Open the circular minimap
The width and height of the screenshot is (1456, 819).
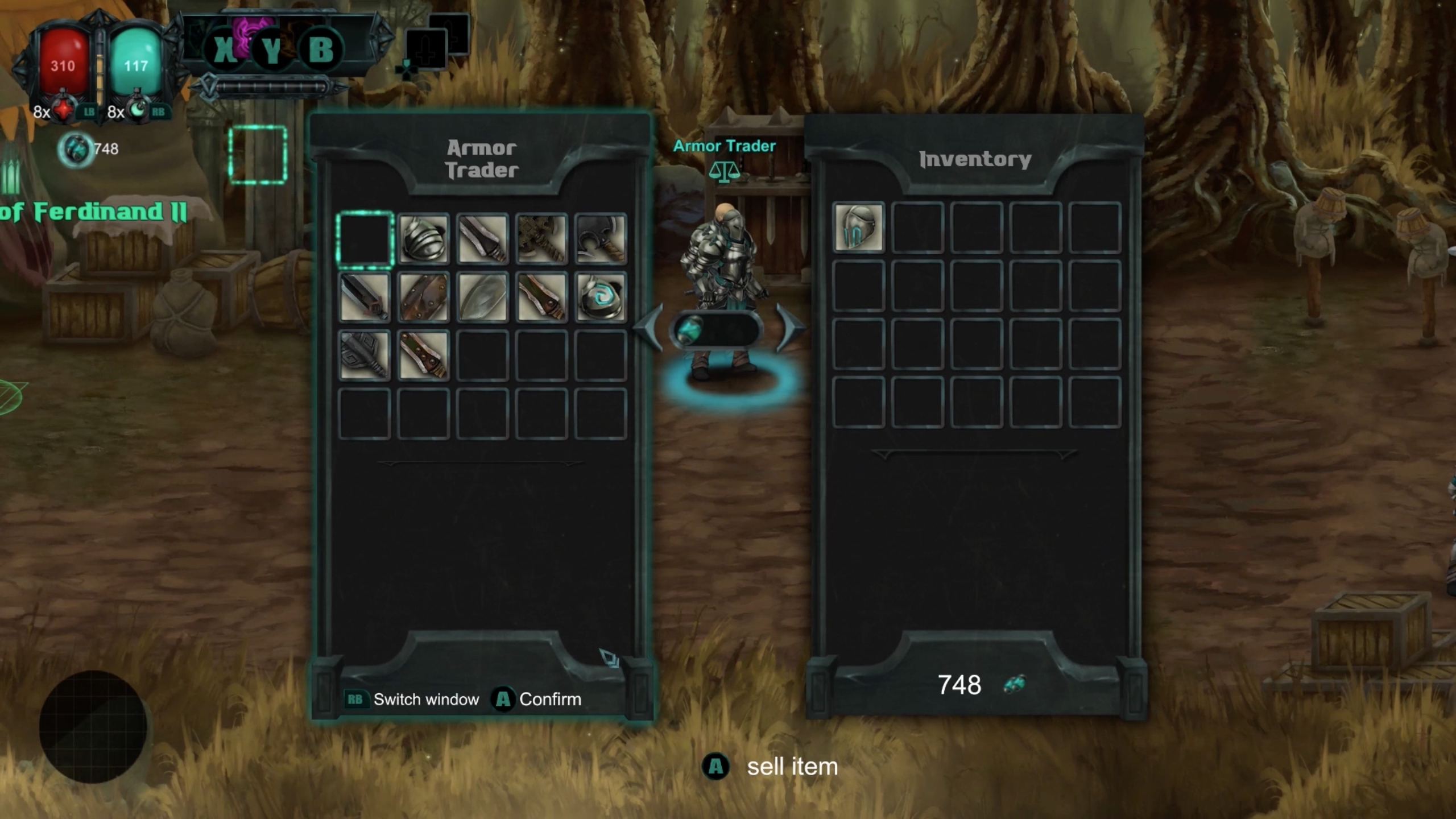pos(93,726)
